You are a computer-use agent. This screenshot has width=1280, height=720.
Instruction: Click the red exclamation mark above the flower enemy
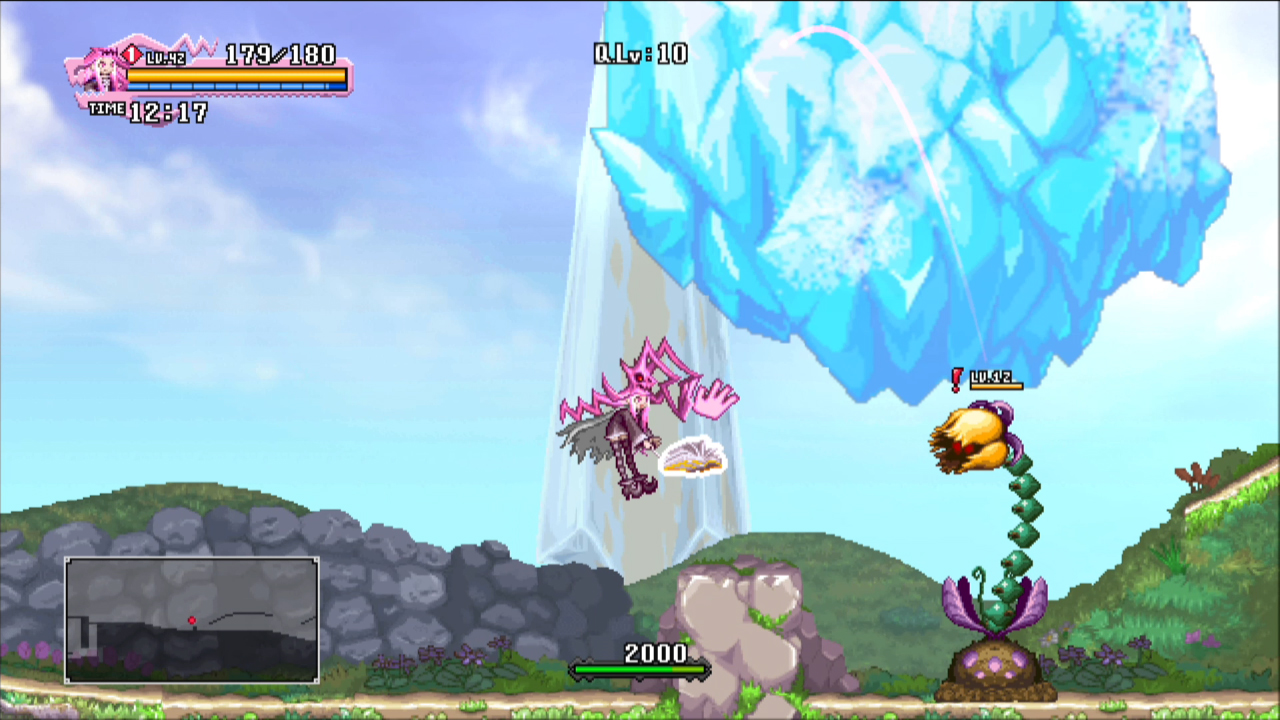958,378
